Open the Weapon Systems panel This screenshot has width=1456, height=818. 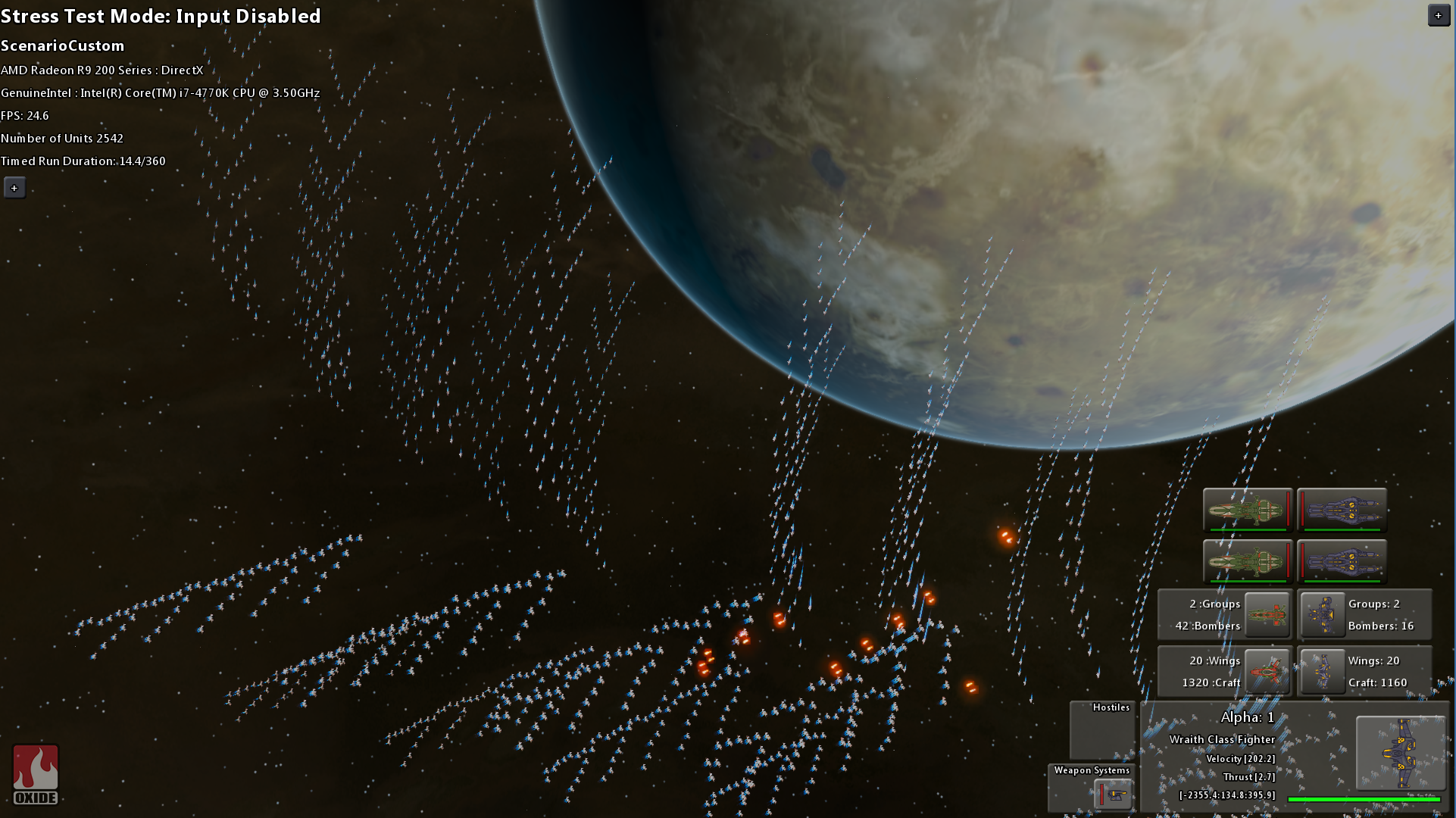click(1091, 770)
